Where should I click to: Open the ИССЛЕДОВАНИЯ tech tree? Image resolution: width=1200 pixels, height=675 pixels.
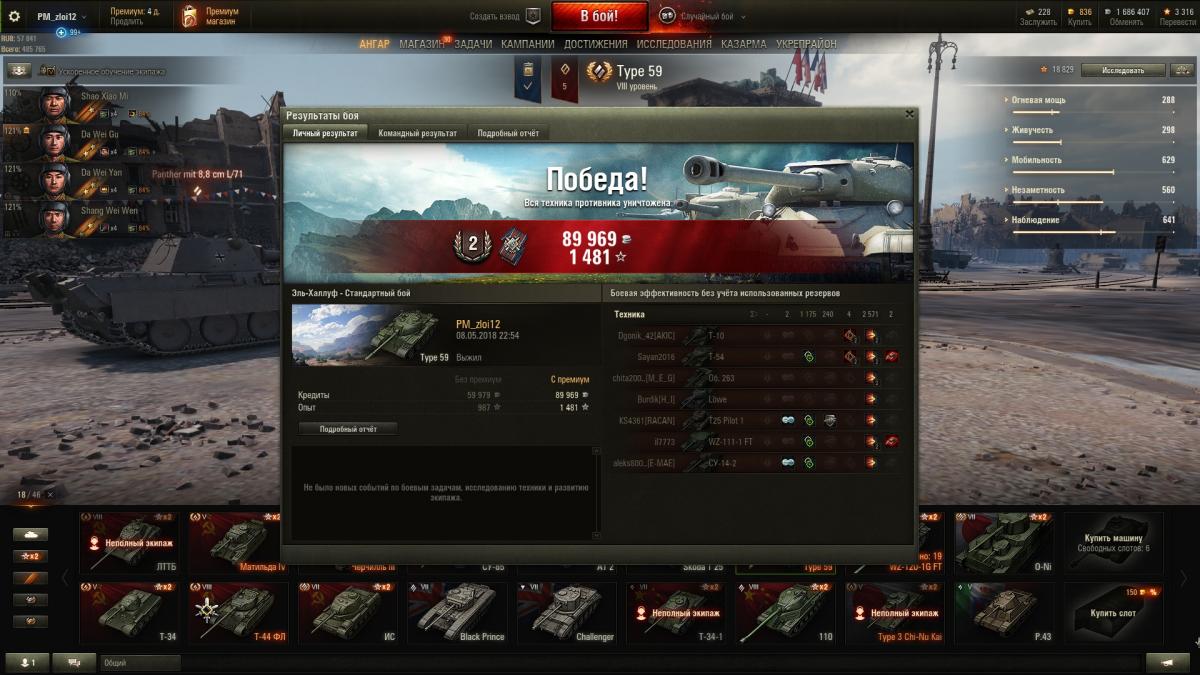coord(674,44)
